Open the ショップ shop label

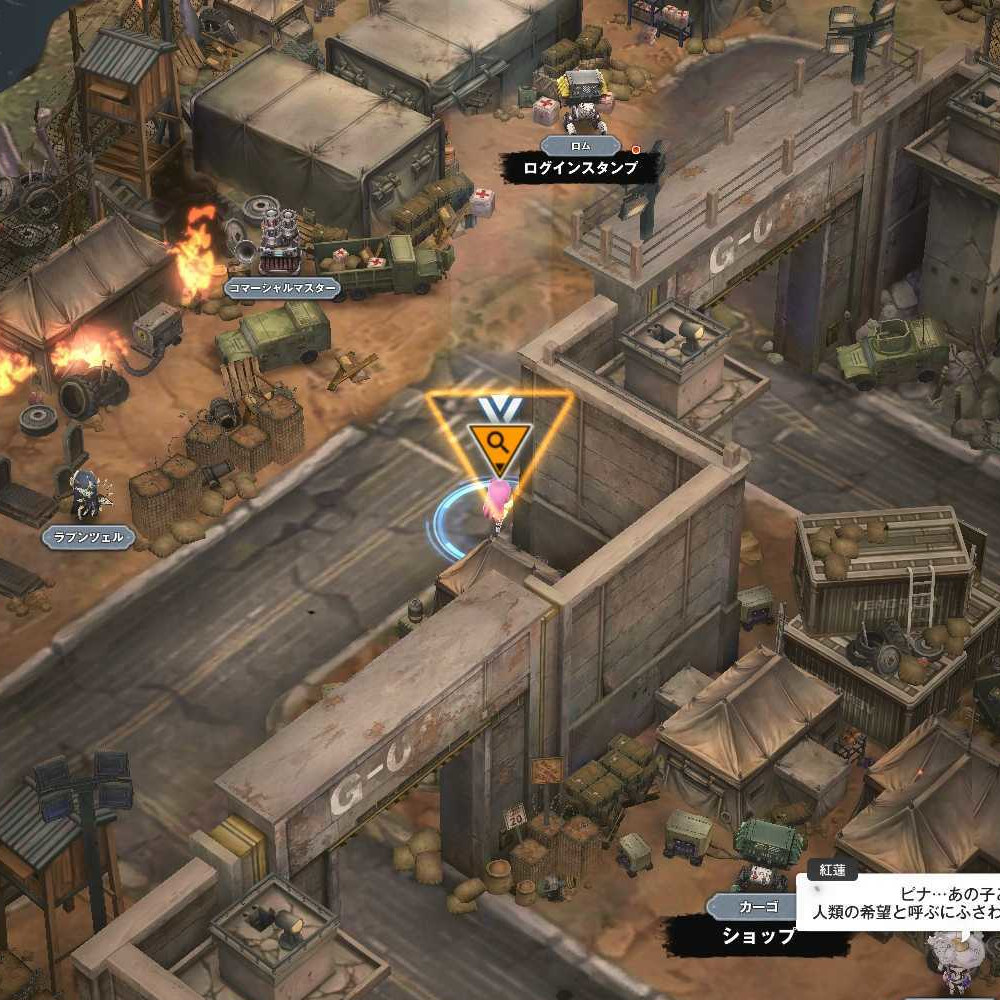coord(759,935)
